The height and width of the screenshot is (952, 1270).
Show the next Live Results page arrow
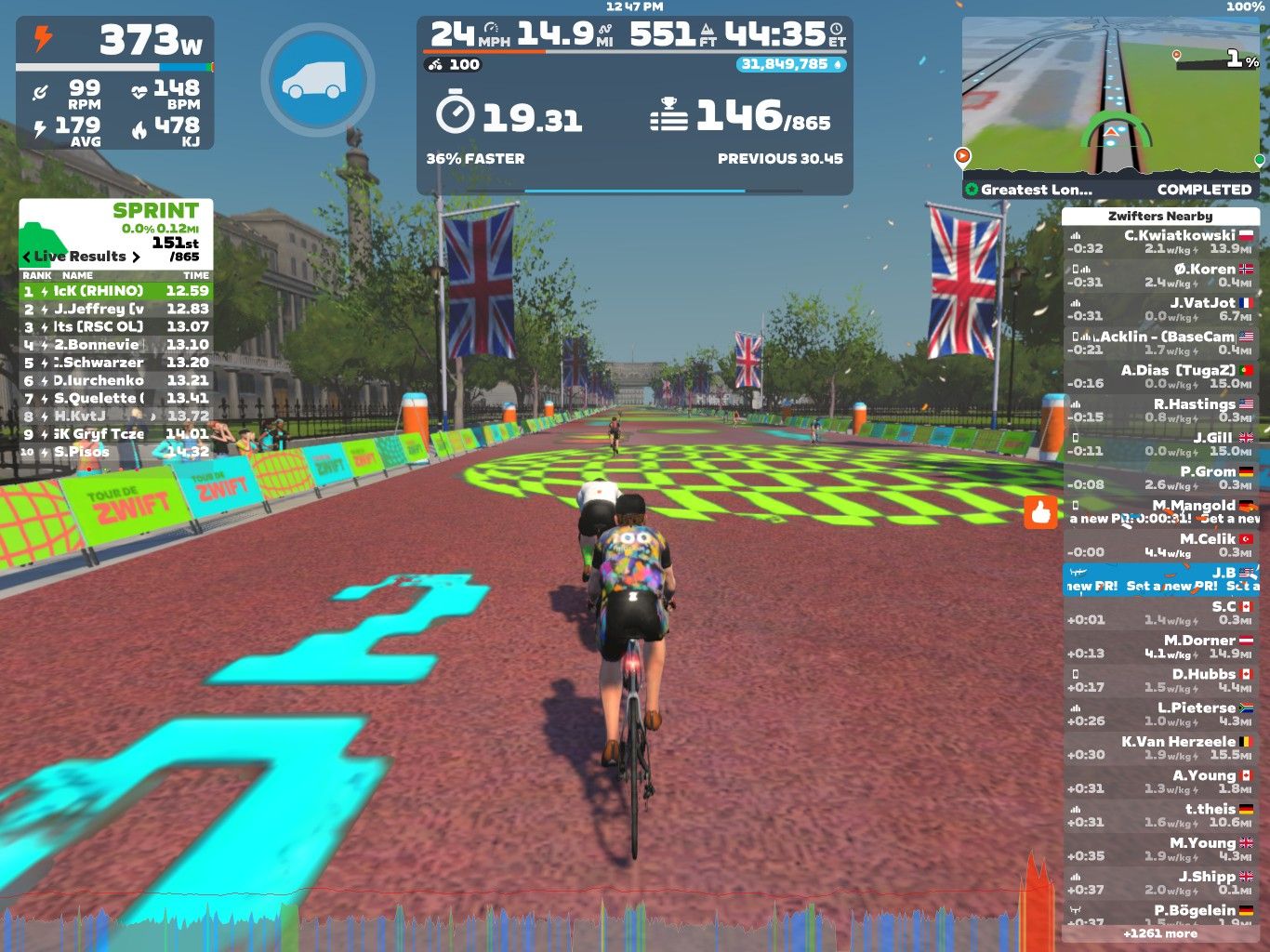coord(136,257)
